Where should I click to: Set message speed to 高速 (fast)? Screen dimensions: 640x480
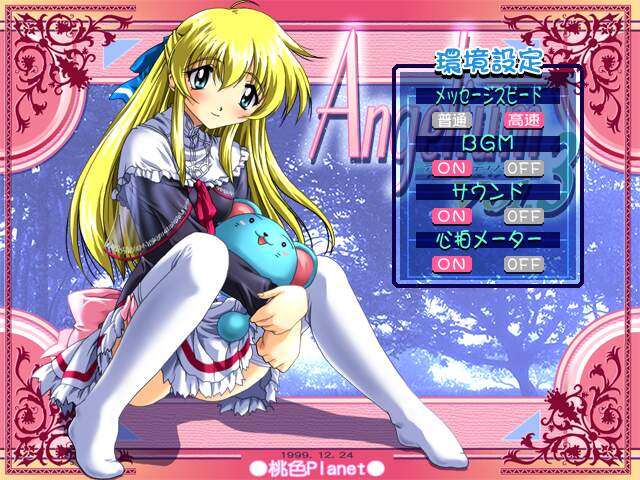(x=522, y=120)
